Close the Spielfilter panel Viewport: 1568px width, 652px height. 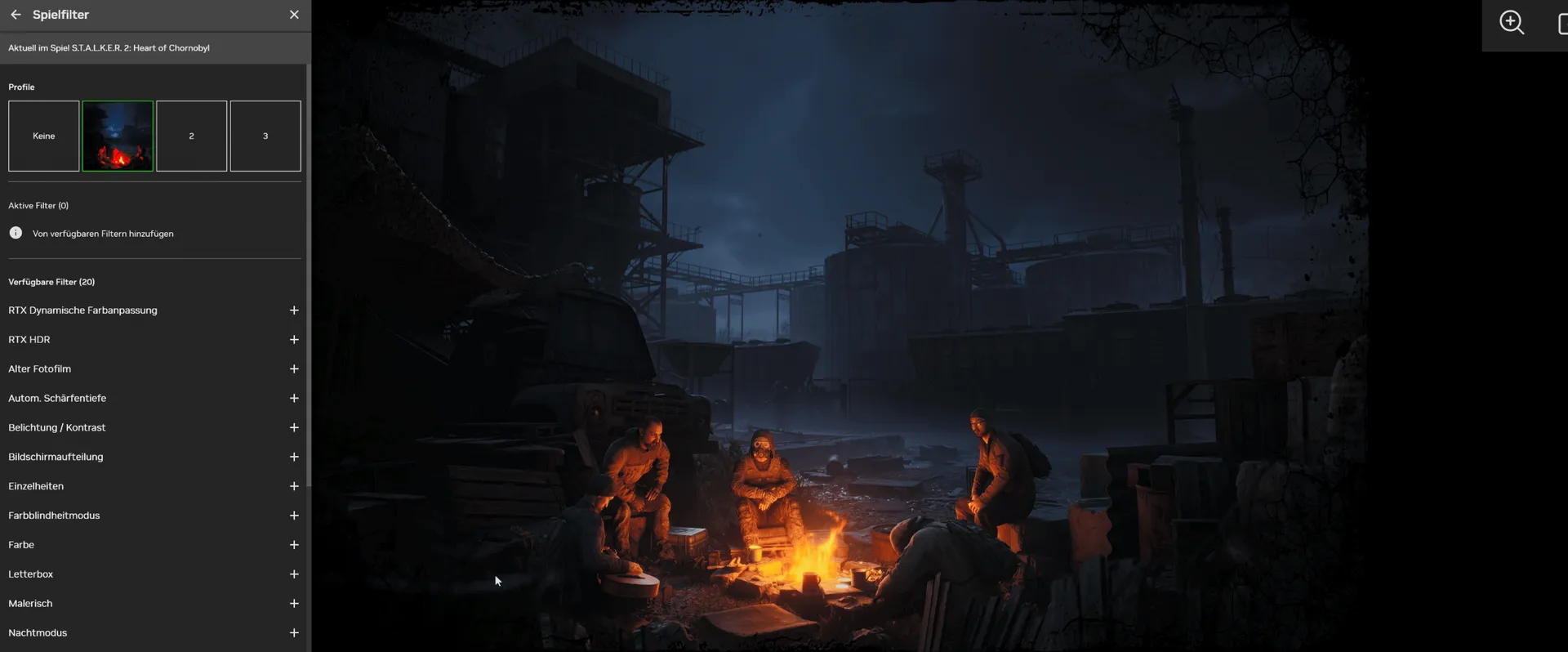294,15
